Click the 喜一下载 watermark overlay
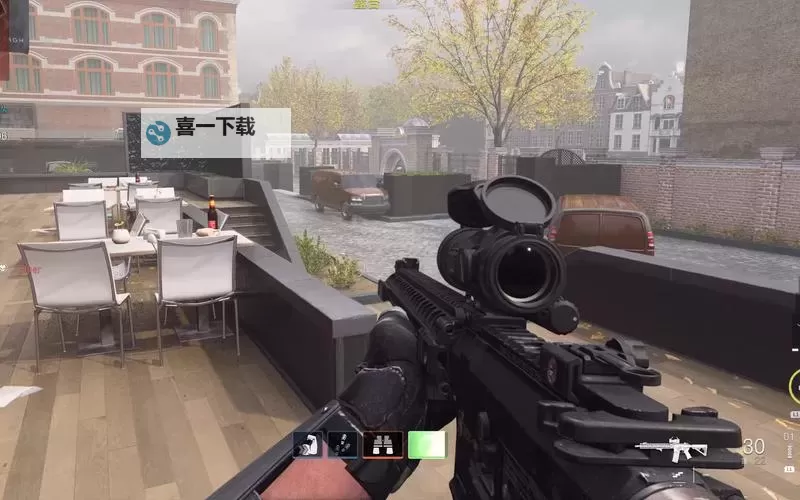The width and height of the screenshot is (800, 500). click(x=215, y=131)
